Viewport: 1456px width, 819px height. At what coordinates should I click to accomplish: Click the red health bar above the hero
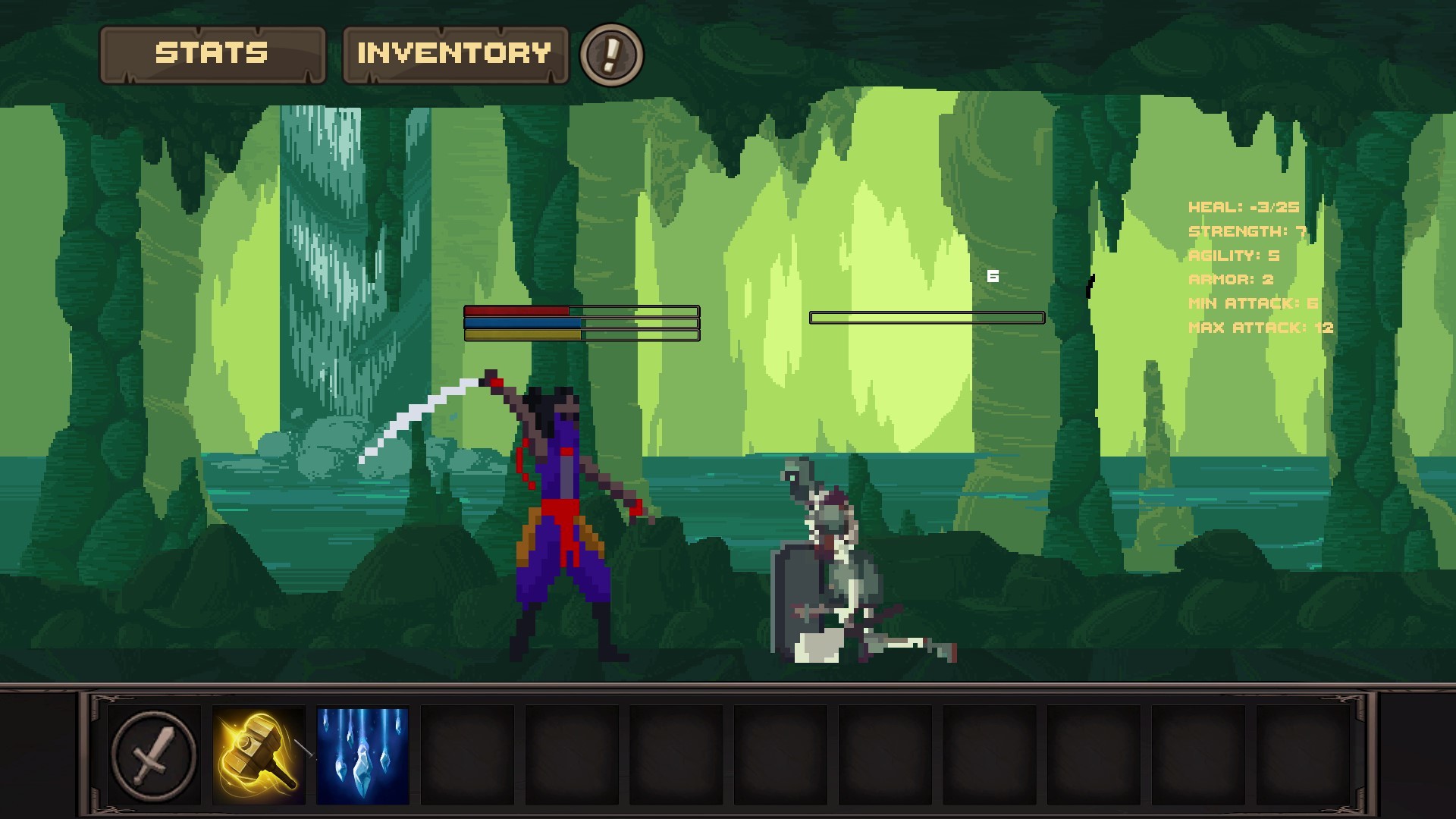coord(516,311)
